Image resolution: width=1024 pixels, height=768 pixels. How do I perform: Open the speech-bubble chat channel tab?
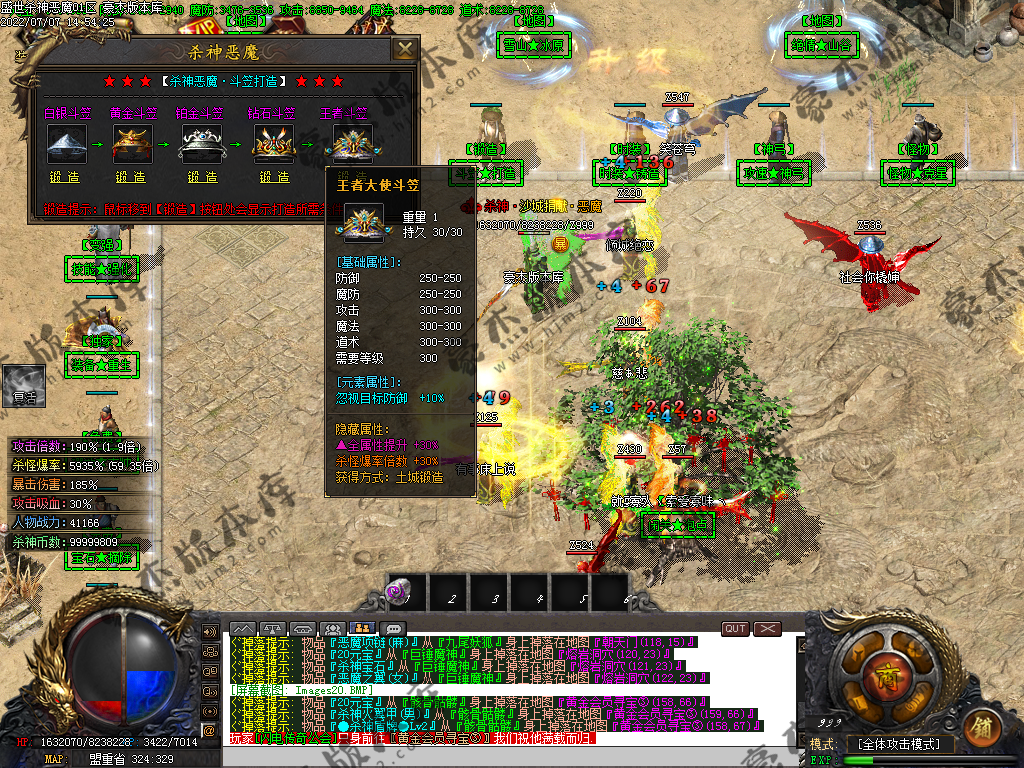point(393,629)
